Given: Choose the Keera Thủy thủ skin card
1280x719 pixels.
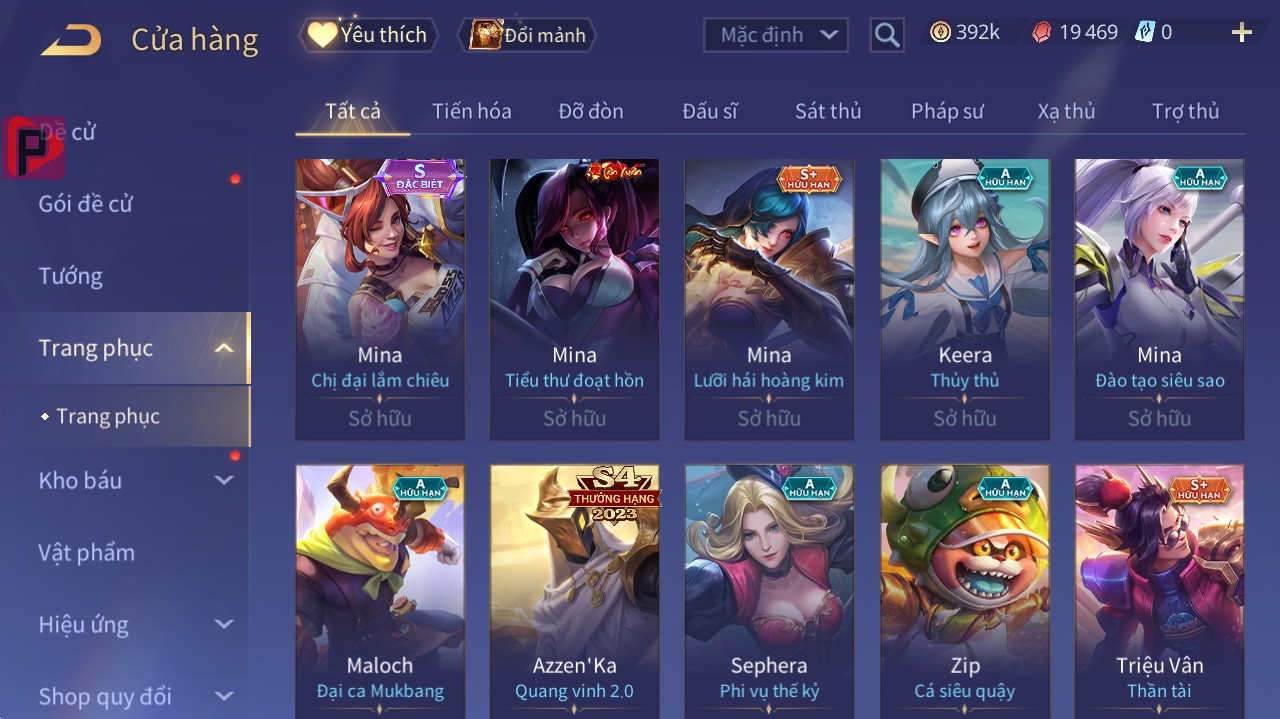Looking at the screenshot, I should [965, 298].
